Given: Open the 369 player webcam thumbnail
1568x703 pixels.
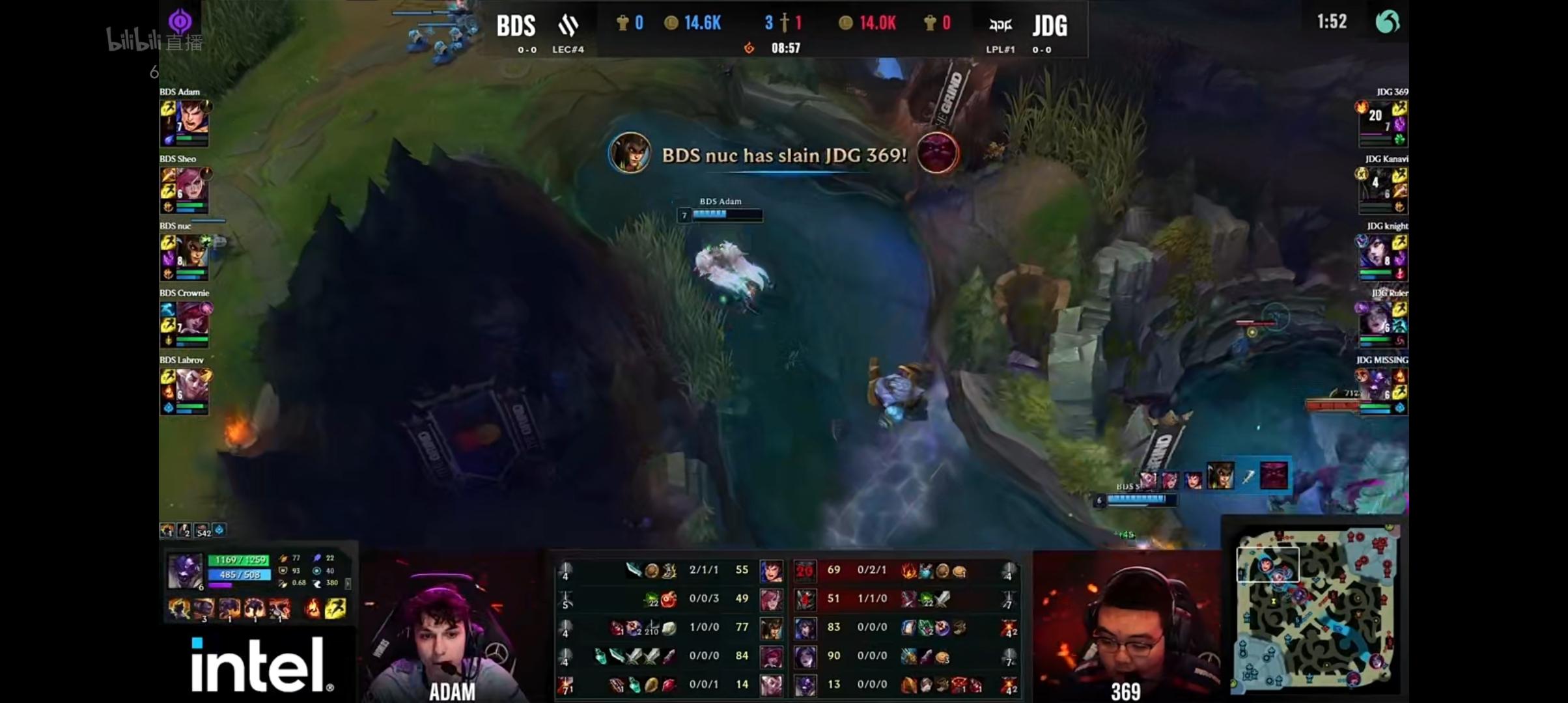Looking at the screenshot, I should pos(1127,628).
